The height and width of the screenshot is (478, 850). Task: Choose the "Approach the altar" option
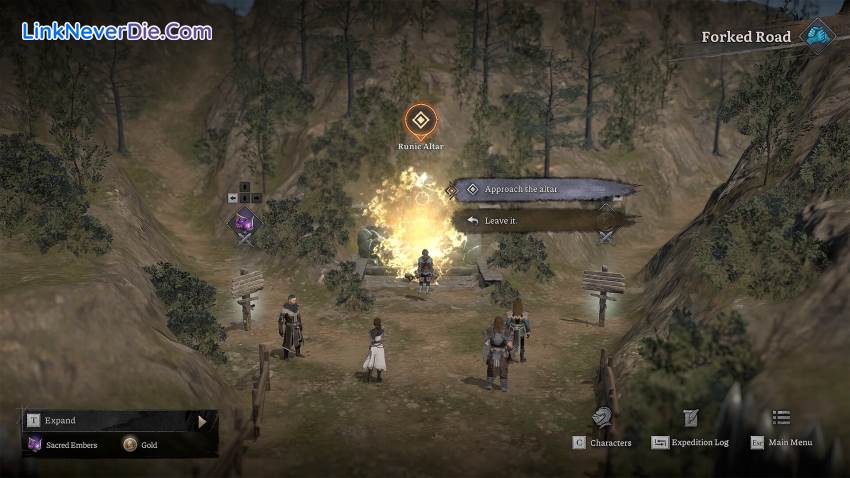[x=540, y=189]
